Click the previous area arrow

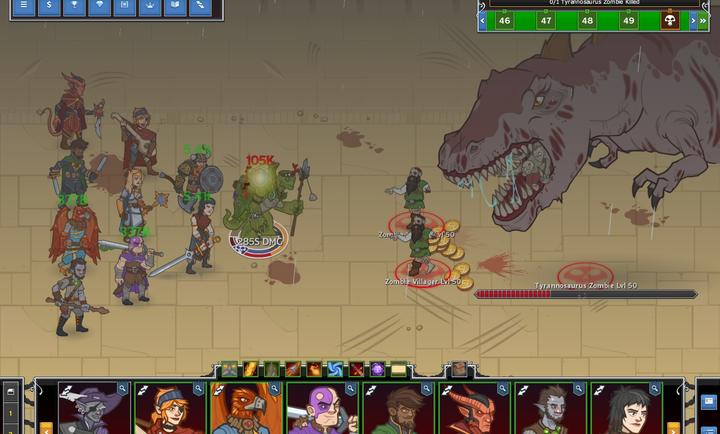(x=483, y=20)
